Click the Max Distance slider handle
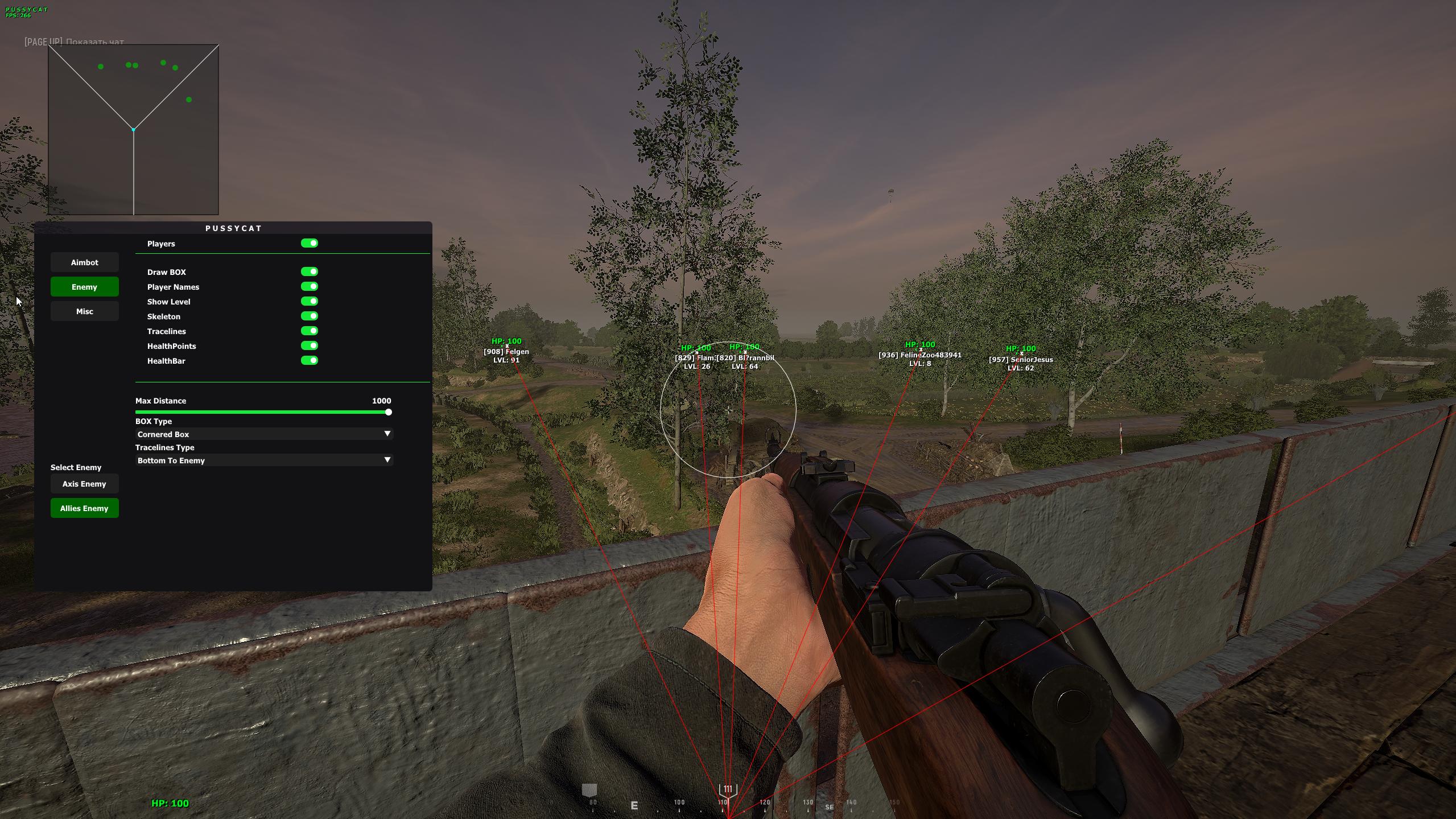 (x=389, y=412)
